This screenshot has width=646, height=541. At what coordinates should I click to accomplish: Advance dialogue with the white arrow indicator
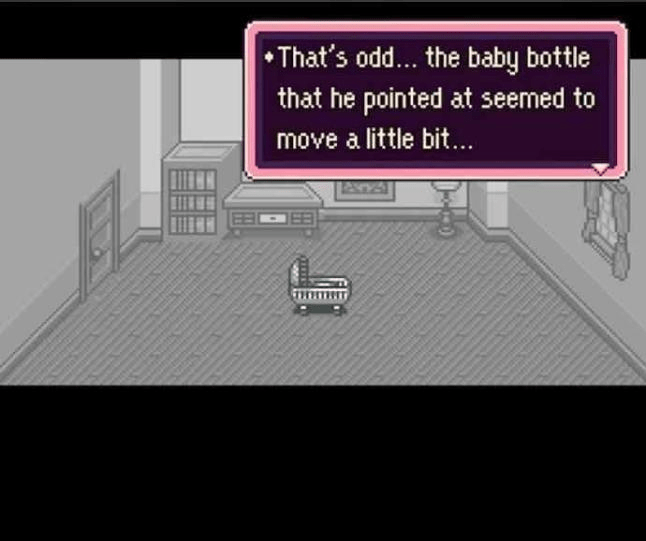point(600,169)
